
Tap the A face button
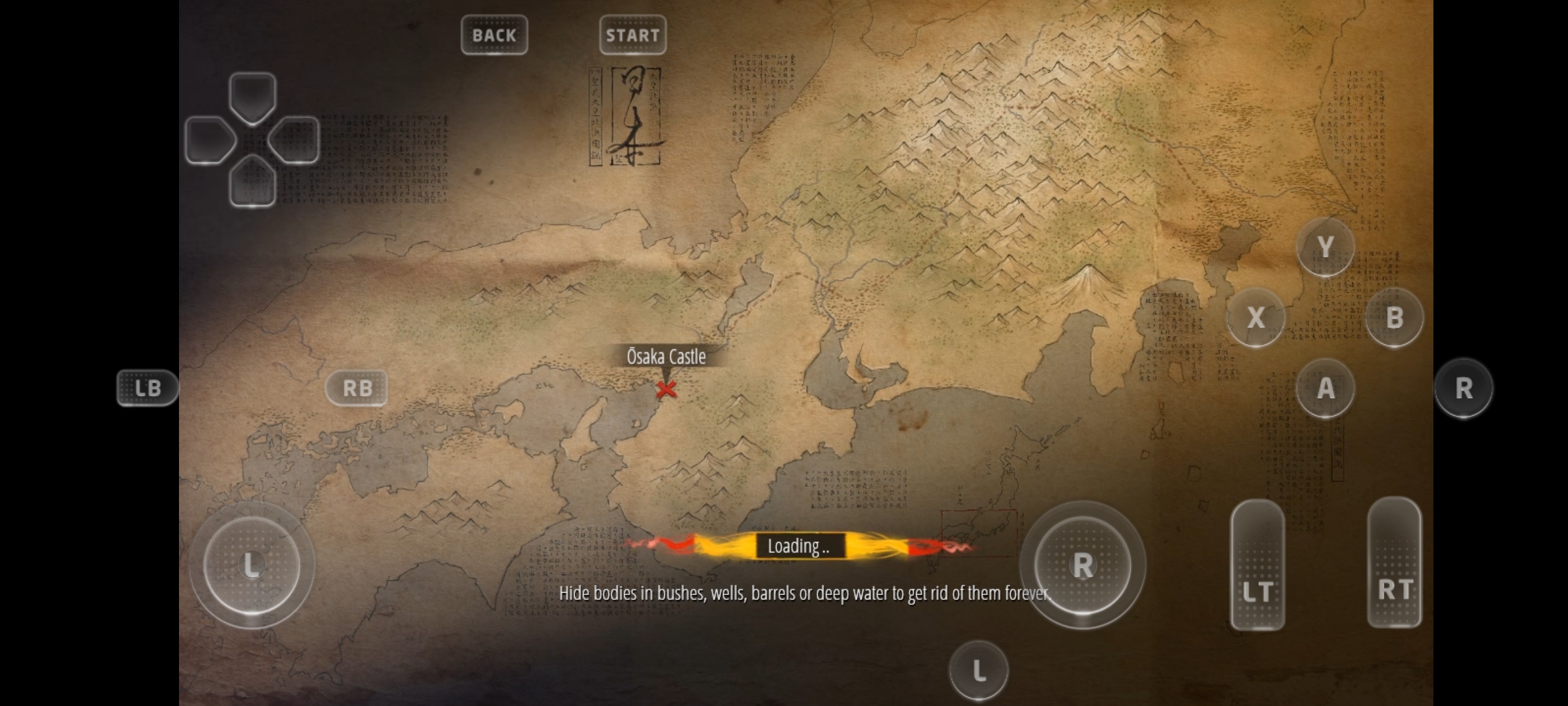(x=1325, y=388)
